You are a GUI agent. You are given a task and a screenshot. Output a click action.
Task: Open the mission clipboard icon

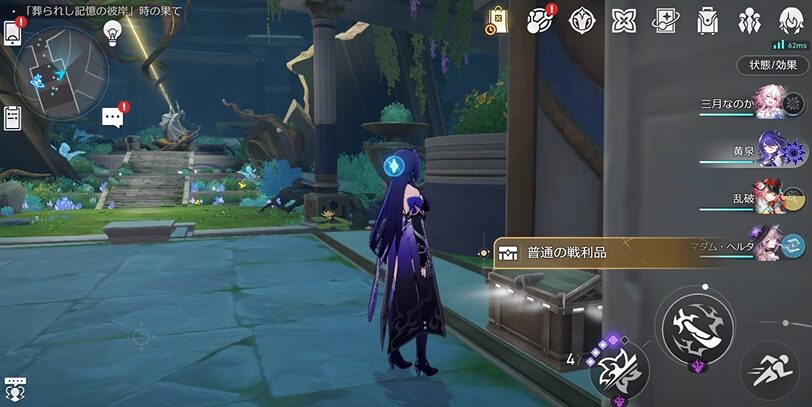pos(13,117)
